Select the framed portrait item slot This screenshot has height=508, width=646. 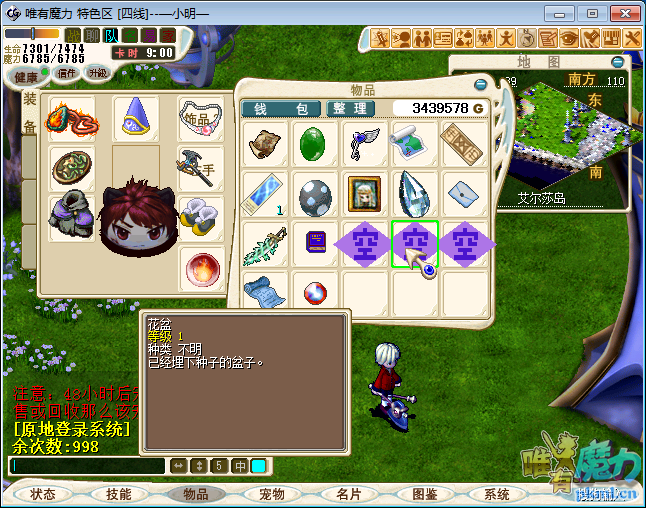[364, 193]
